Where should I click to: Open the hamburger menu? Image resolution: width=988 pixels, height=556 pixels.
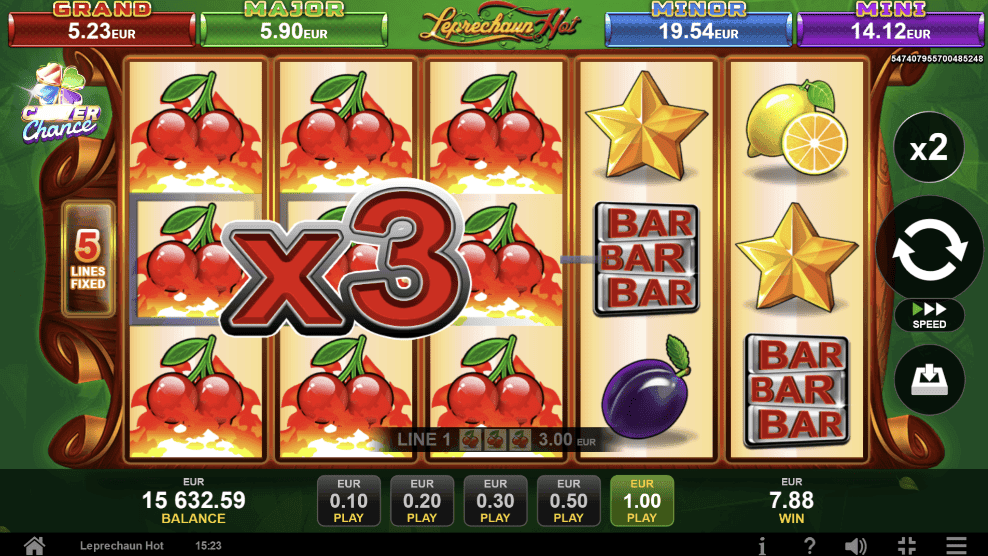[x=957, y=546]
